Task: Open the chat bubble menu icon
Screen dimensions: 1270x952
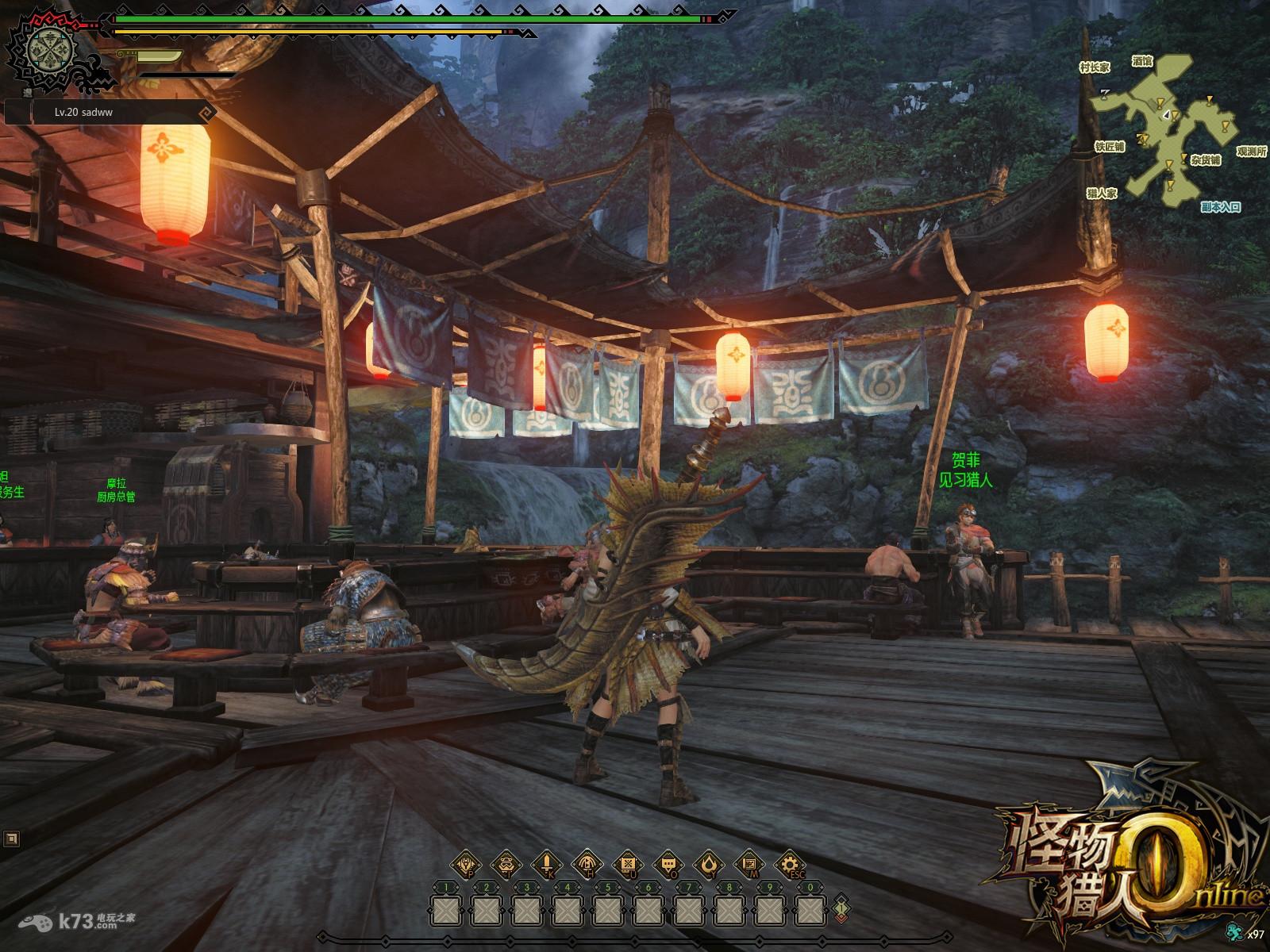Action: pyautogui.click(x=668, y=865)
